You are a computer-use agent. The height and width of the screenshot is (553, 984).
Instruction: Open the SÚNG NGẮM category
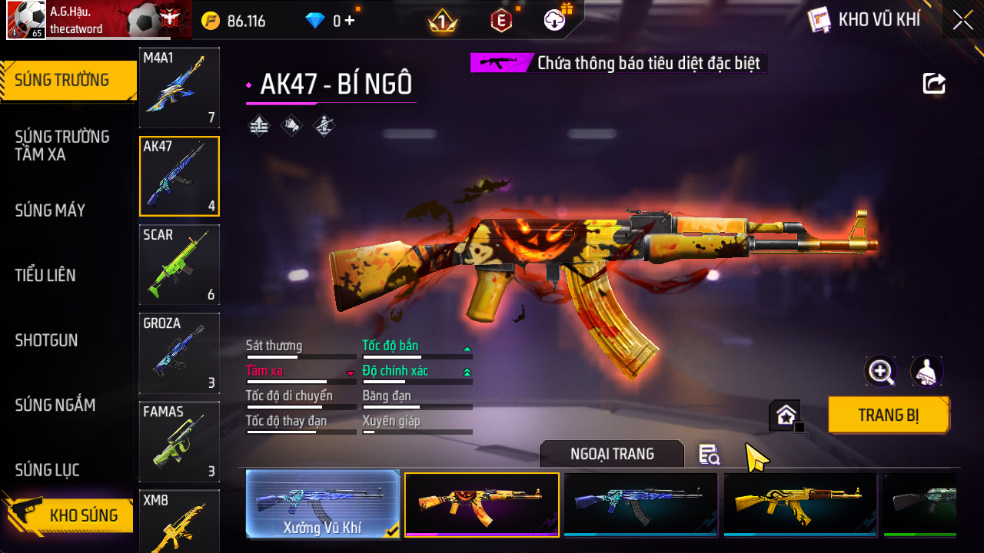click(x=55, y=405)
